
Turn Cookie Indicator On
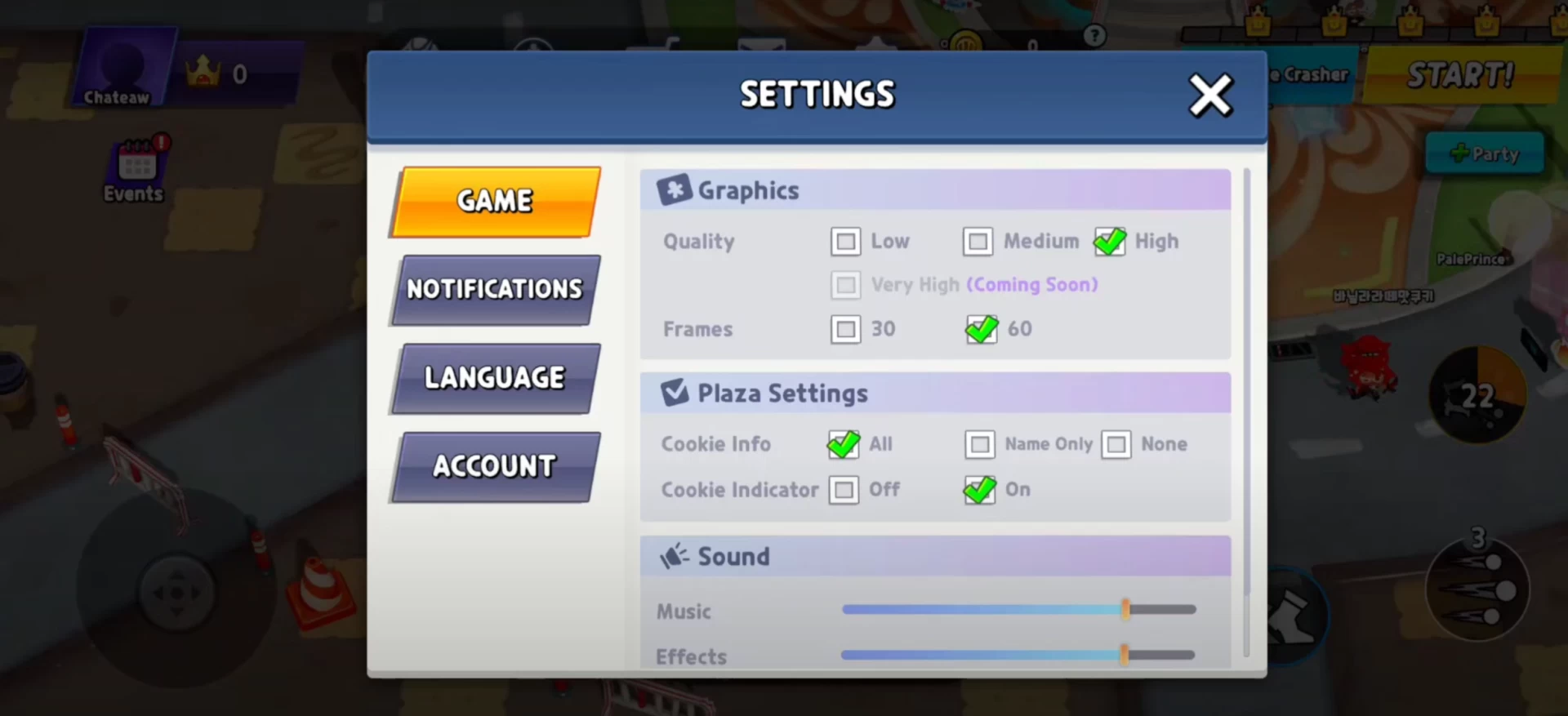(x=980, y=490)
